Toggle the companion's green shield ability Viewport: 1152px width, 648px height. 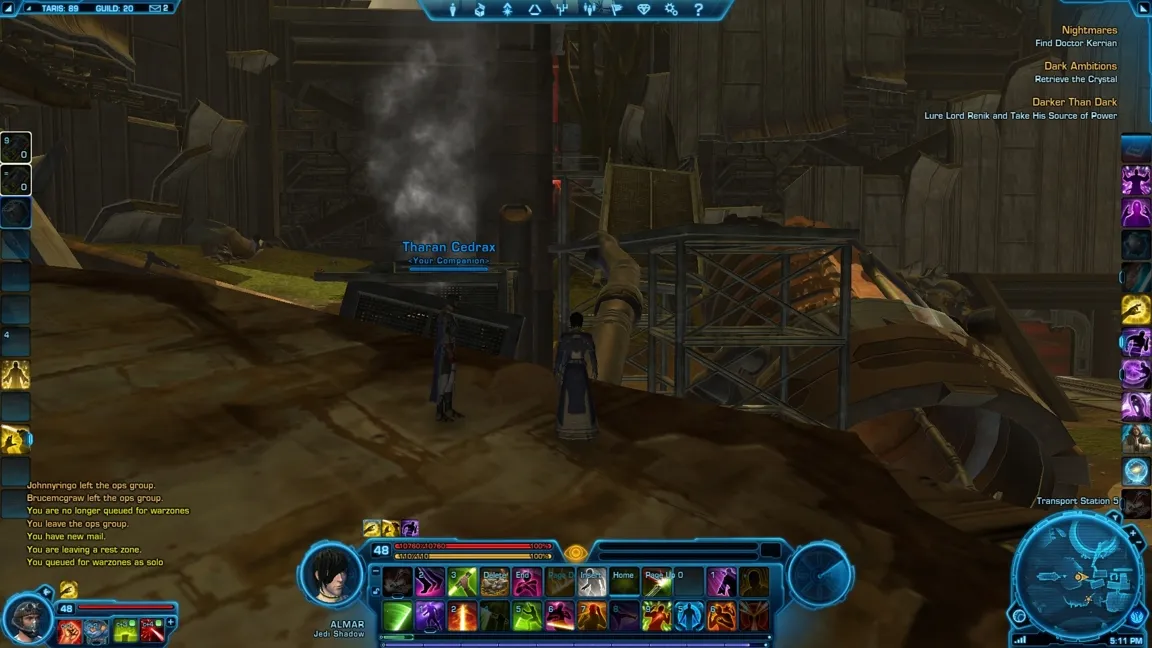tap(125, 631)
